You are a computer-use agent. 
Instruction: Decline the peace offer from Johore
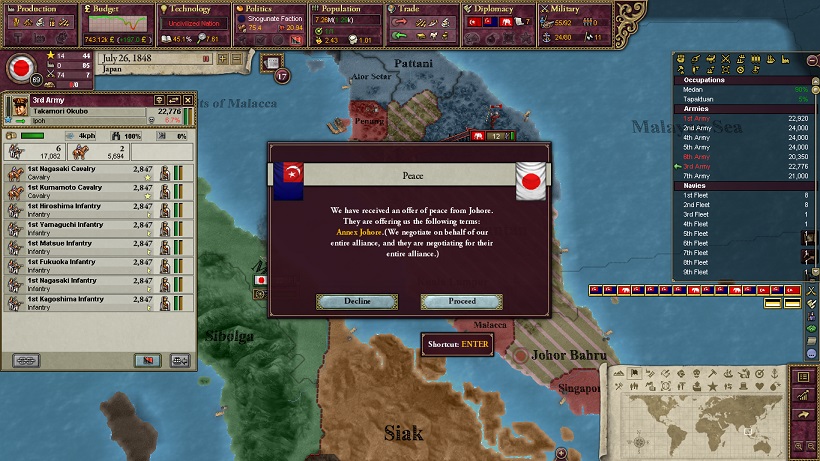click(x=357, y=301)
